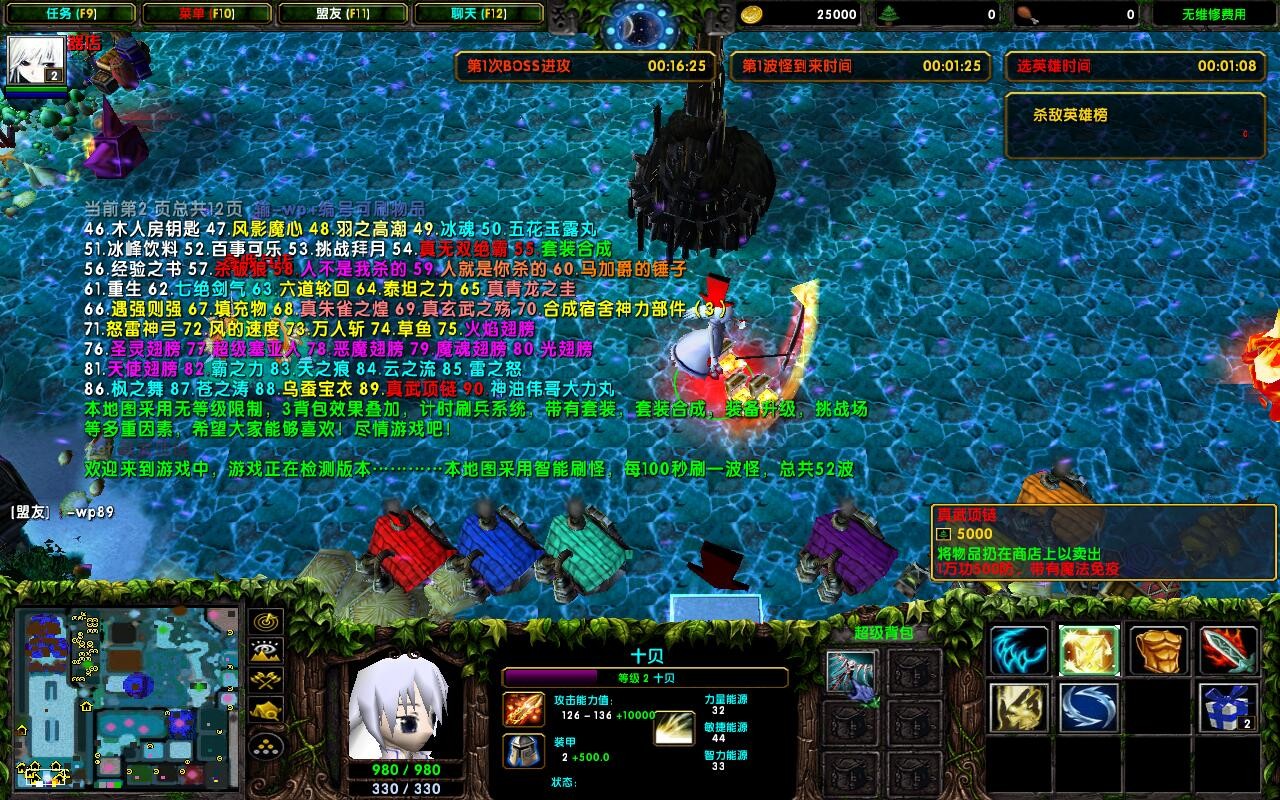The width and height of the screenshot is (1280, 800).
Task: Select the item in the 超级背包 inventory
Action: 852,672
